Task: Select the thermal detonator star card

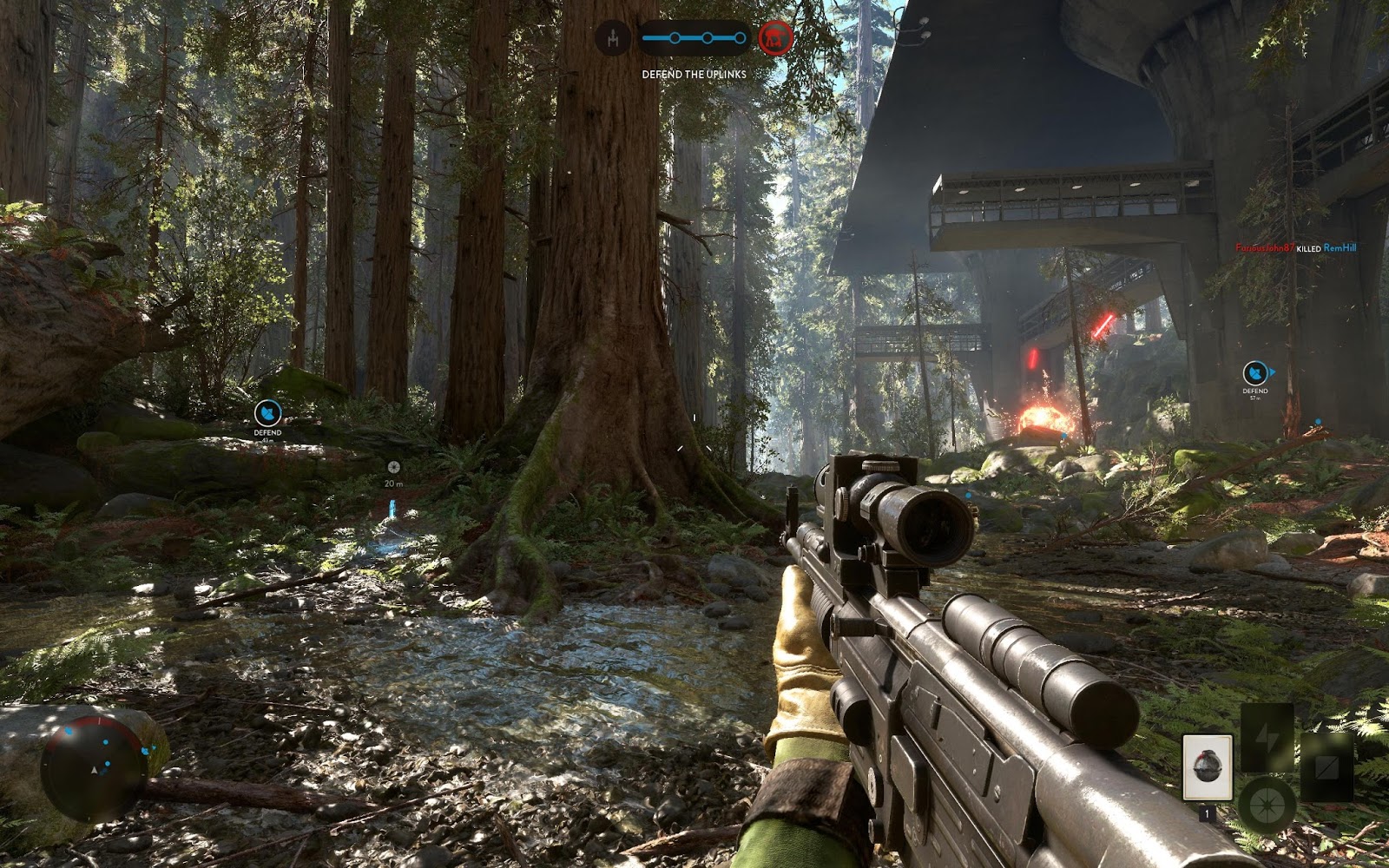Action: [1207, 767]
